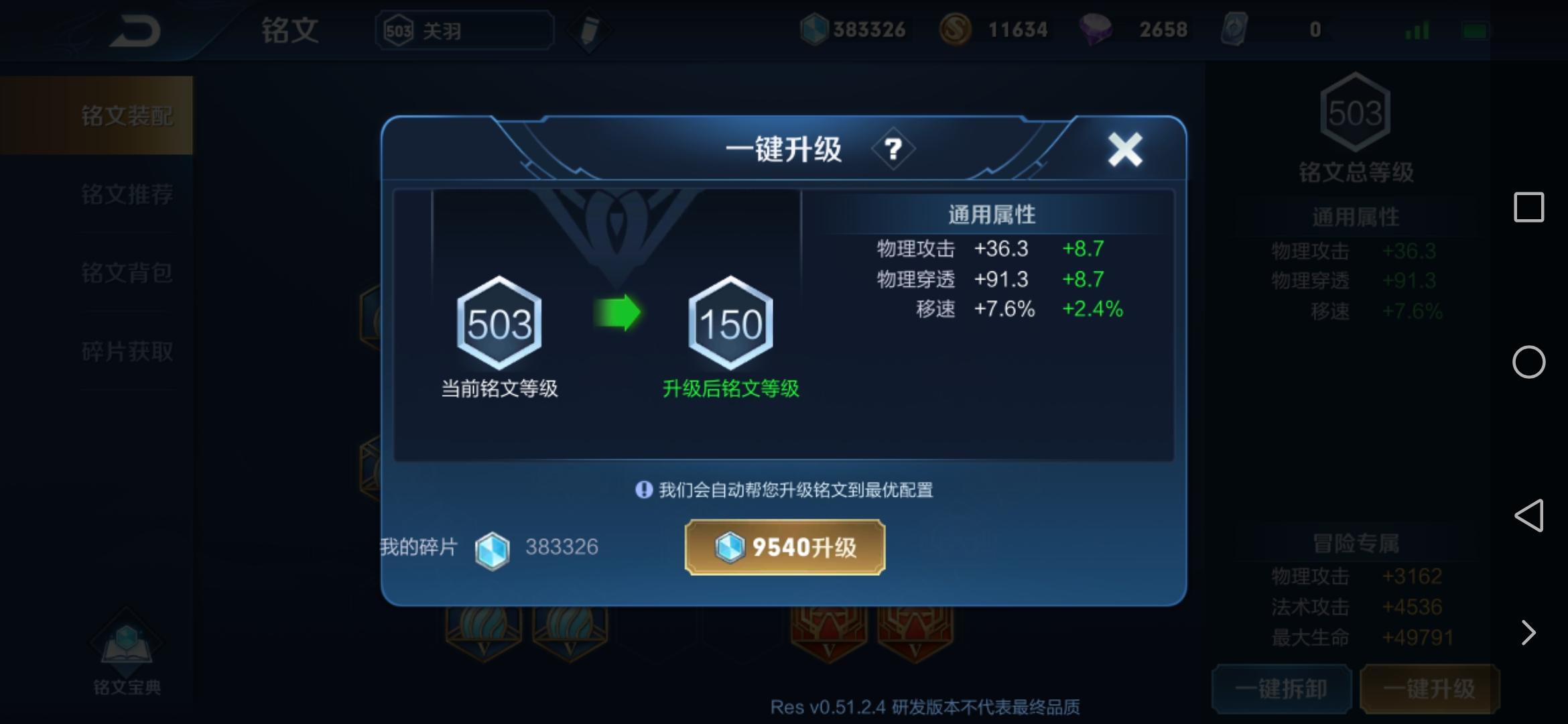Tap the signal strength bars indicator
This screenshot has height=724, width=1568.
[1419, 29]
